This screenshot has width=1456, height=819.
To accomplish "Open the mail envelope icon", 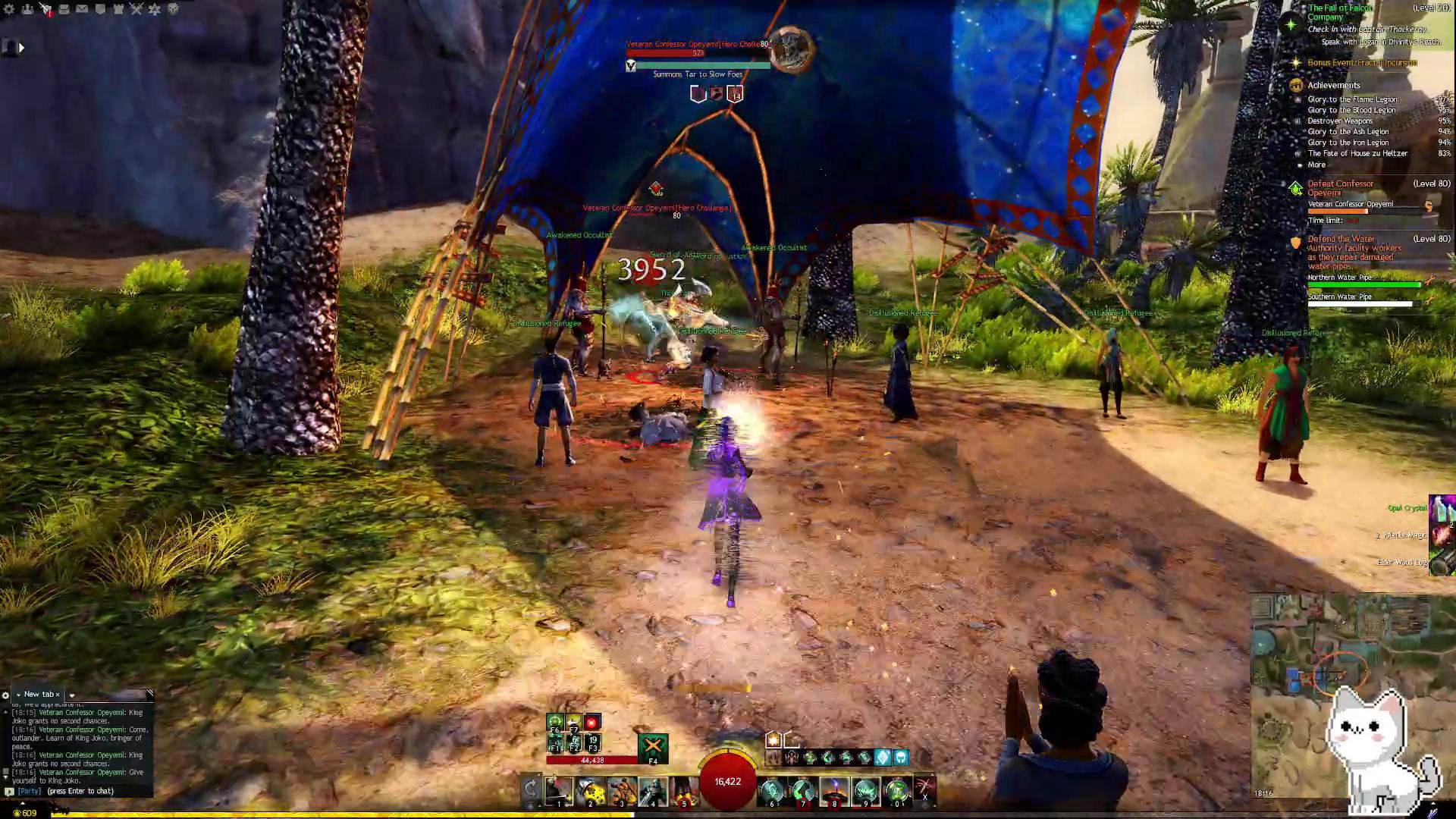I will [82, 9].
